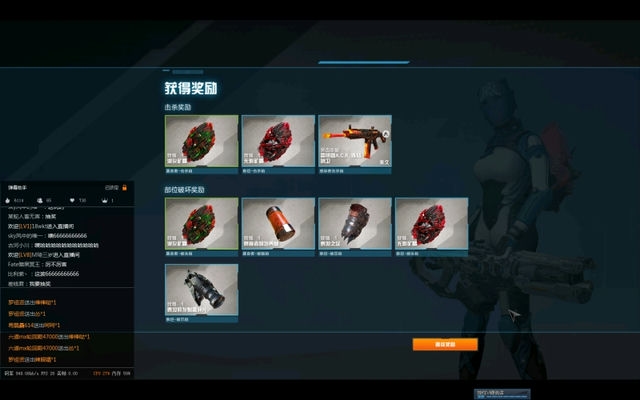Screen dimensions: 640x400
Task: Toggle the lock icon on the chat overlay
Action: pyautogui.click(x=125, y=187)
